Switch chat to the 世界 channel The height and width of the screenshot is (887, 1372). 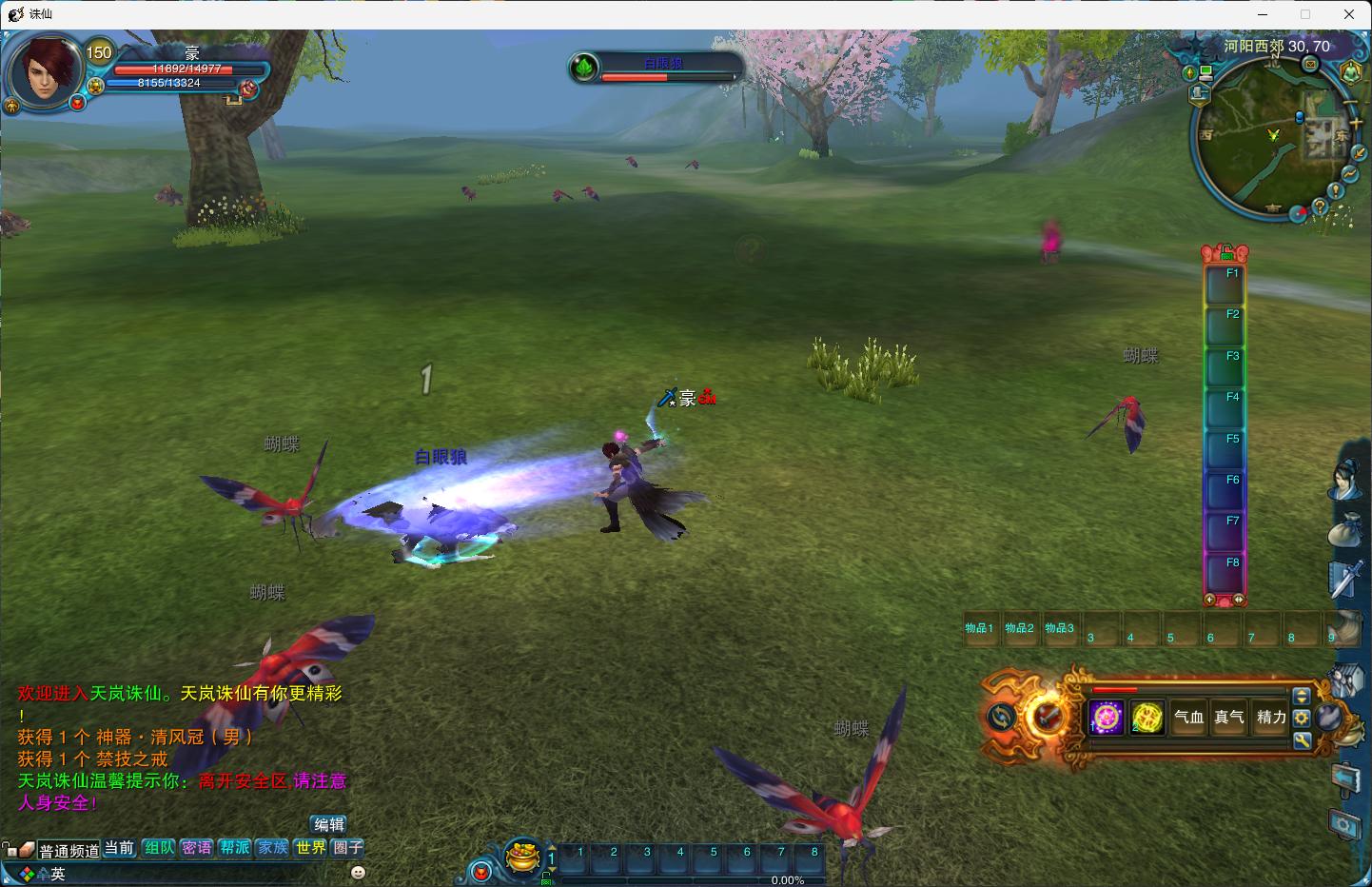(x=310, y=847)
